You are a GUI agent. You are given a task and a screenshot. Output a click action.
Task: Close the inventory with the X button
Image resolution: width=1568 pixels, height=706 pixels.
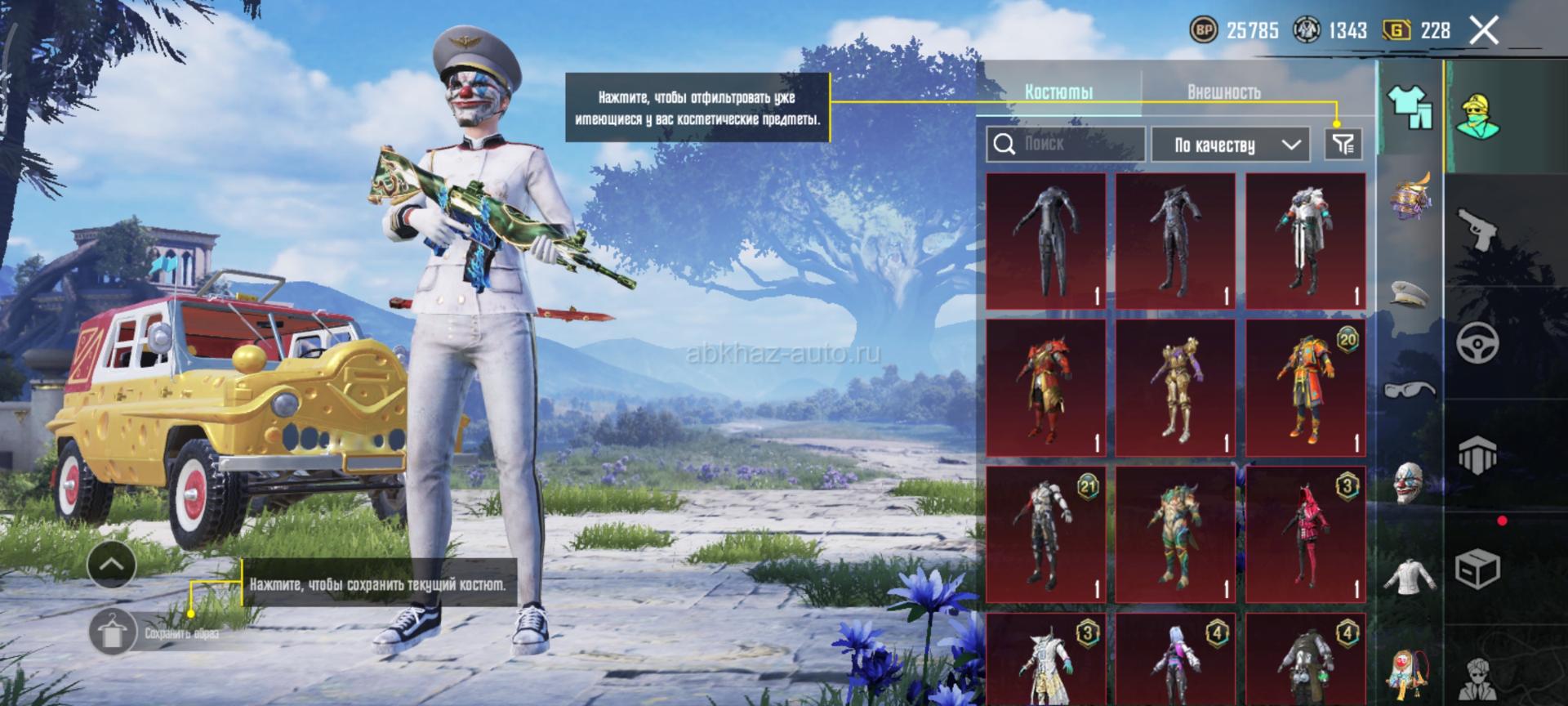click(x=1484, y=31)
